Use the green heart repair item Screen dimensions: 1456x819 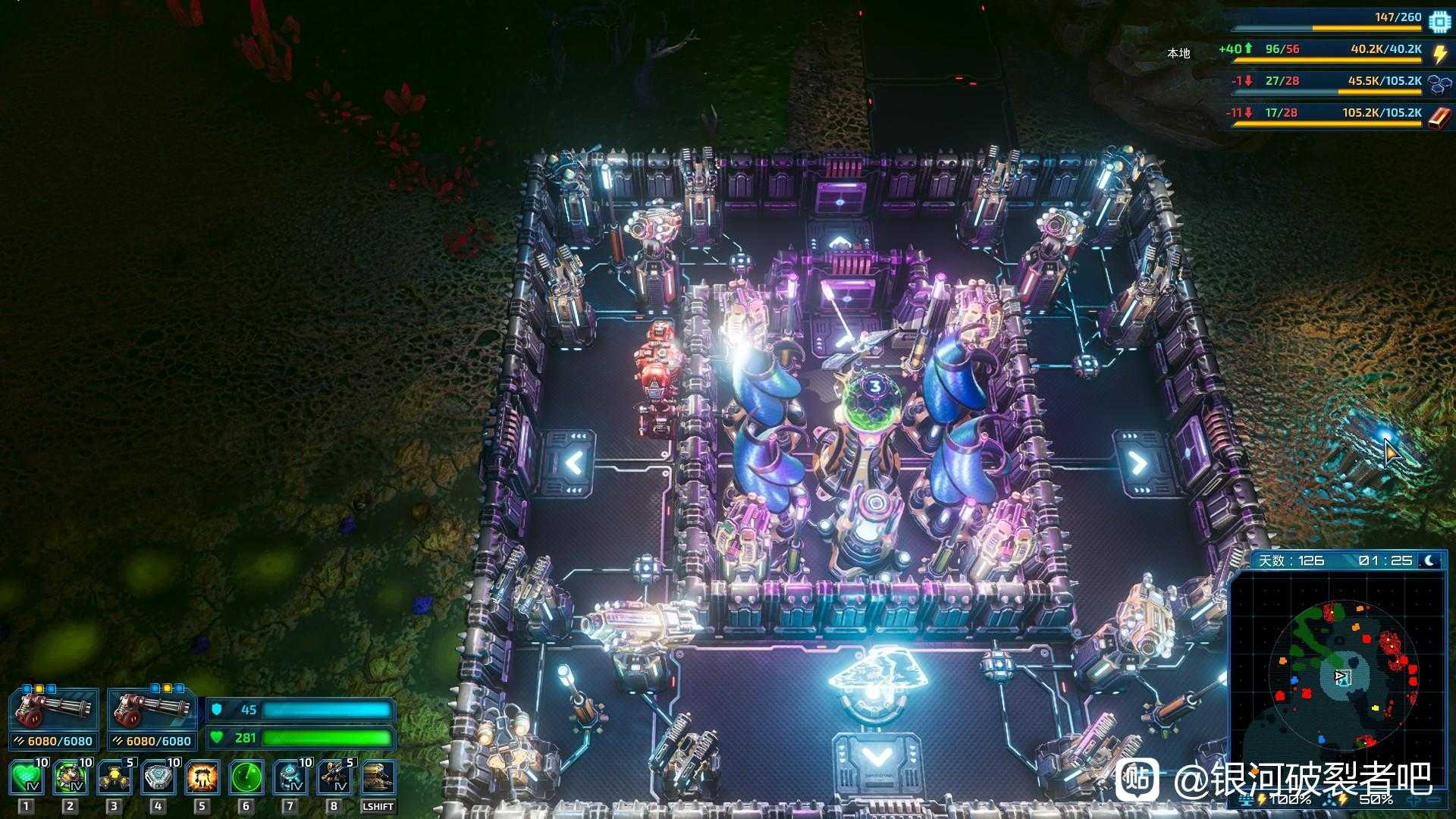tap(27, 778)
